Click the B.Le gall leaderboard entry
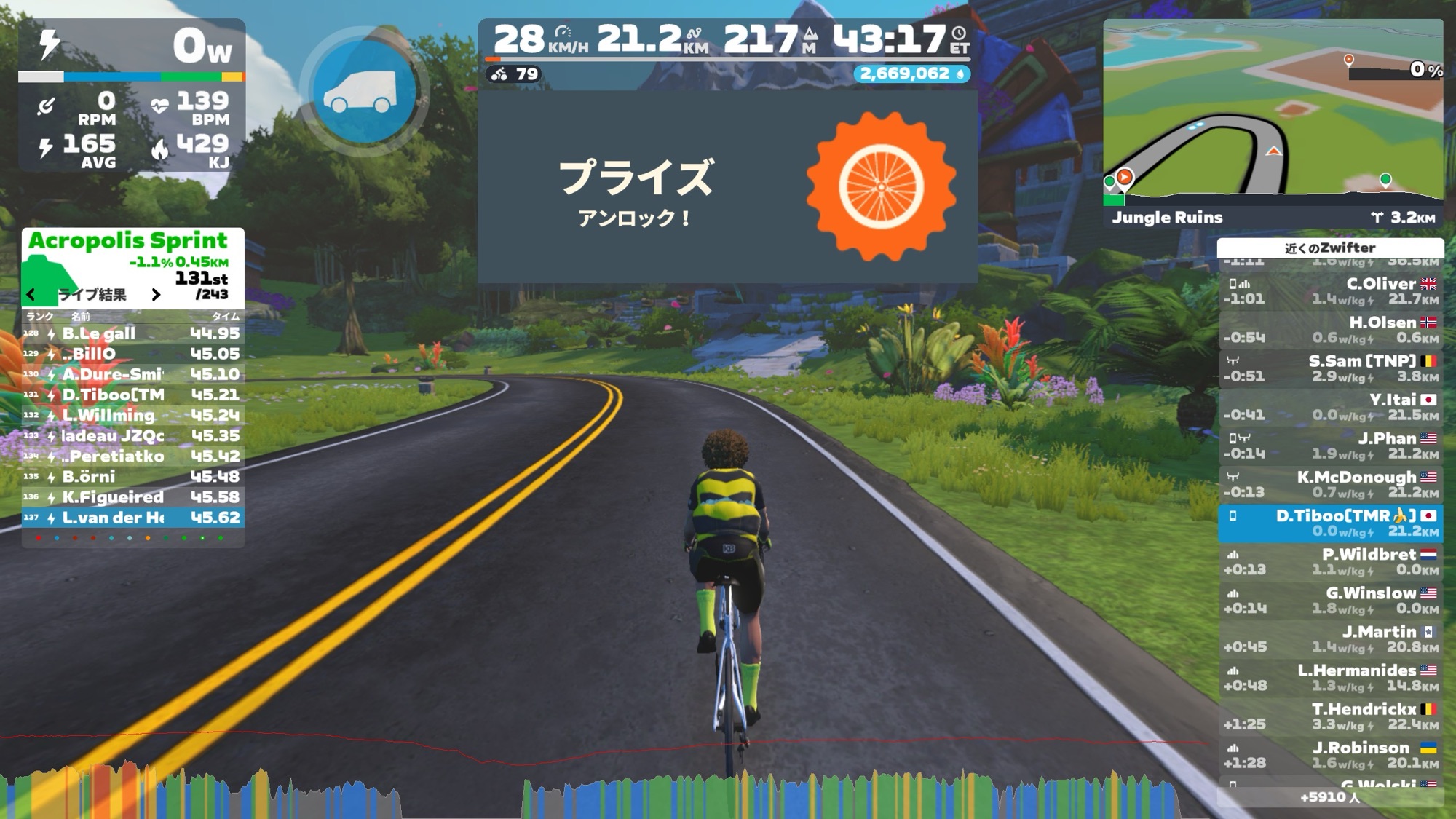 click(x=132, y=333)
